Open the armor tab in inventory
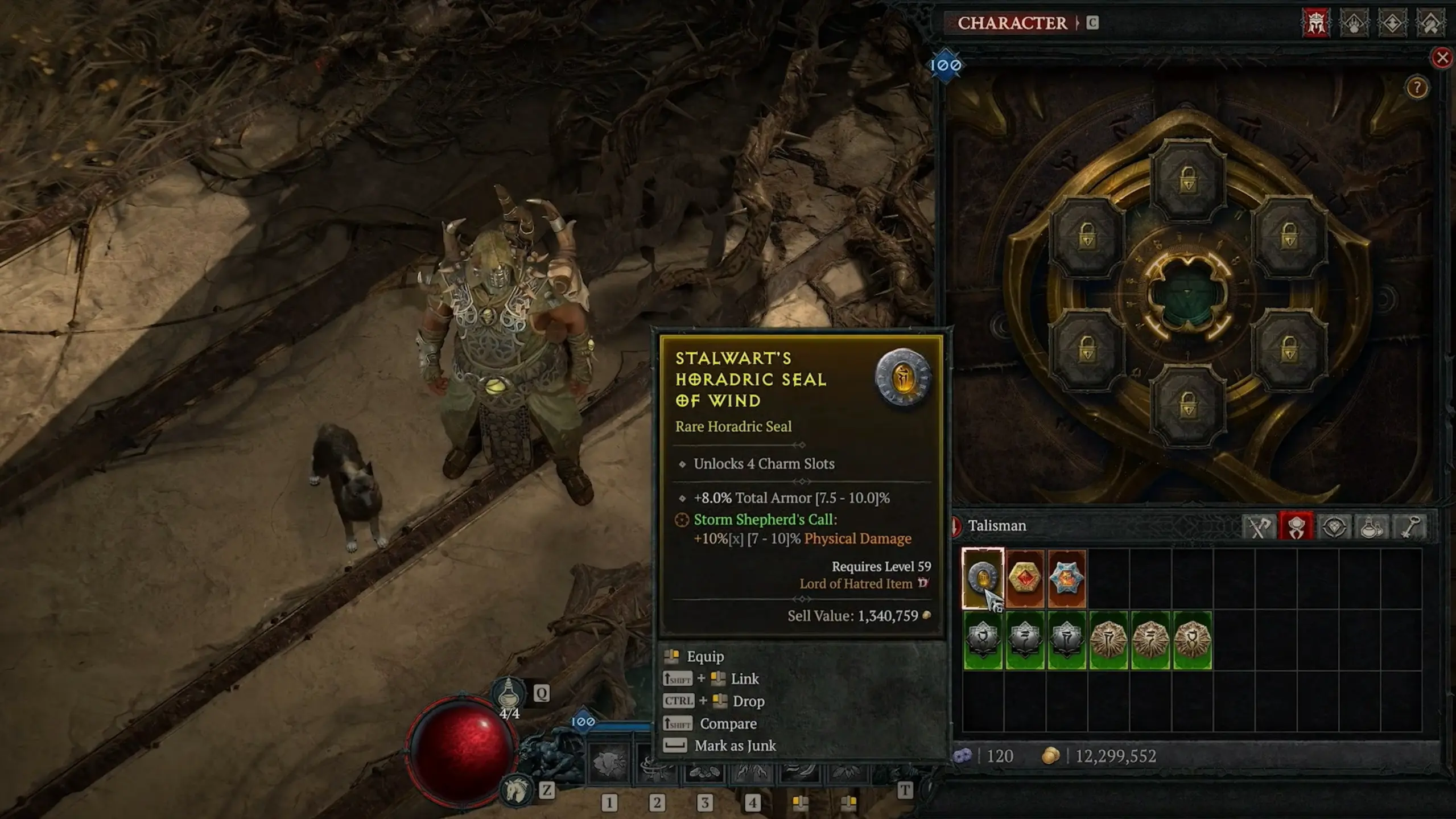This screenshot has width=1456, height=819. (x=1295, y=526)
